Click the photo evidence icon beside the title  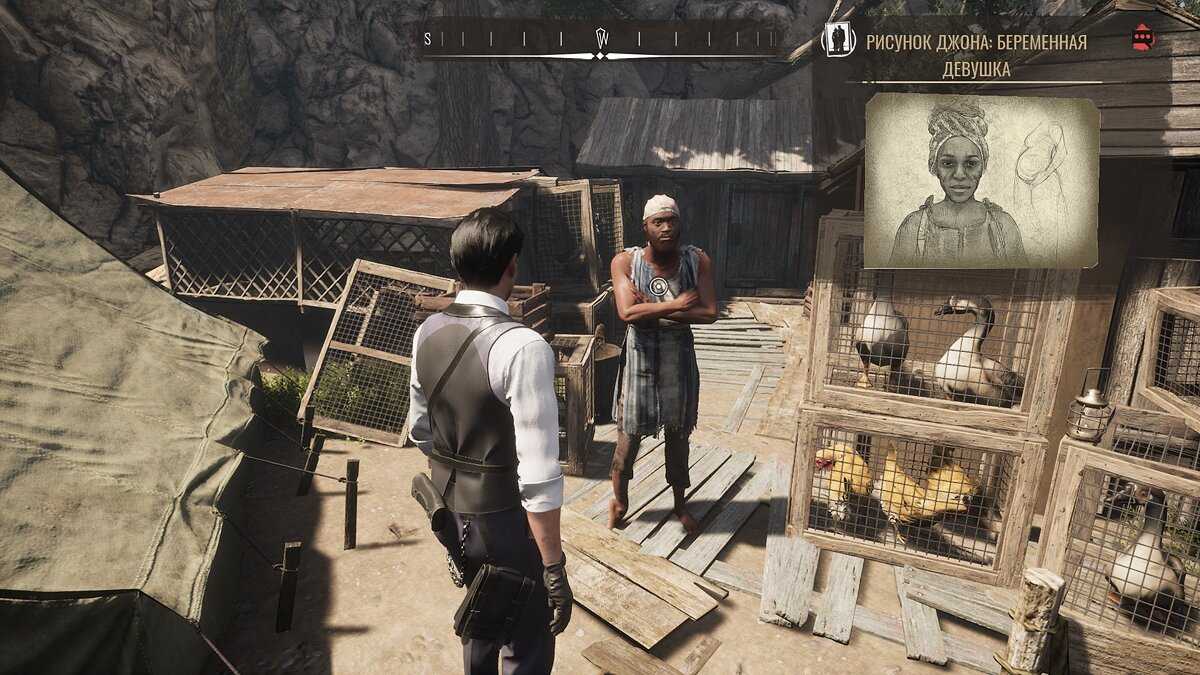(838, 40)
